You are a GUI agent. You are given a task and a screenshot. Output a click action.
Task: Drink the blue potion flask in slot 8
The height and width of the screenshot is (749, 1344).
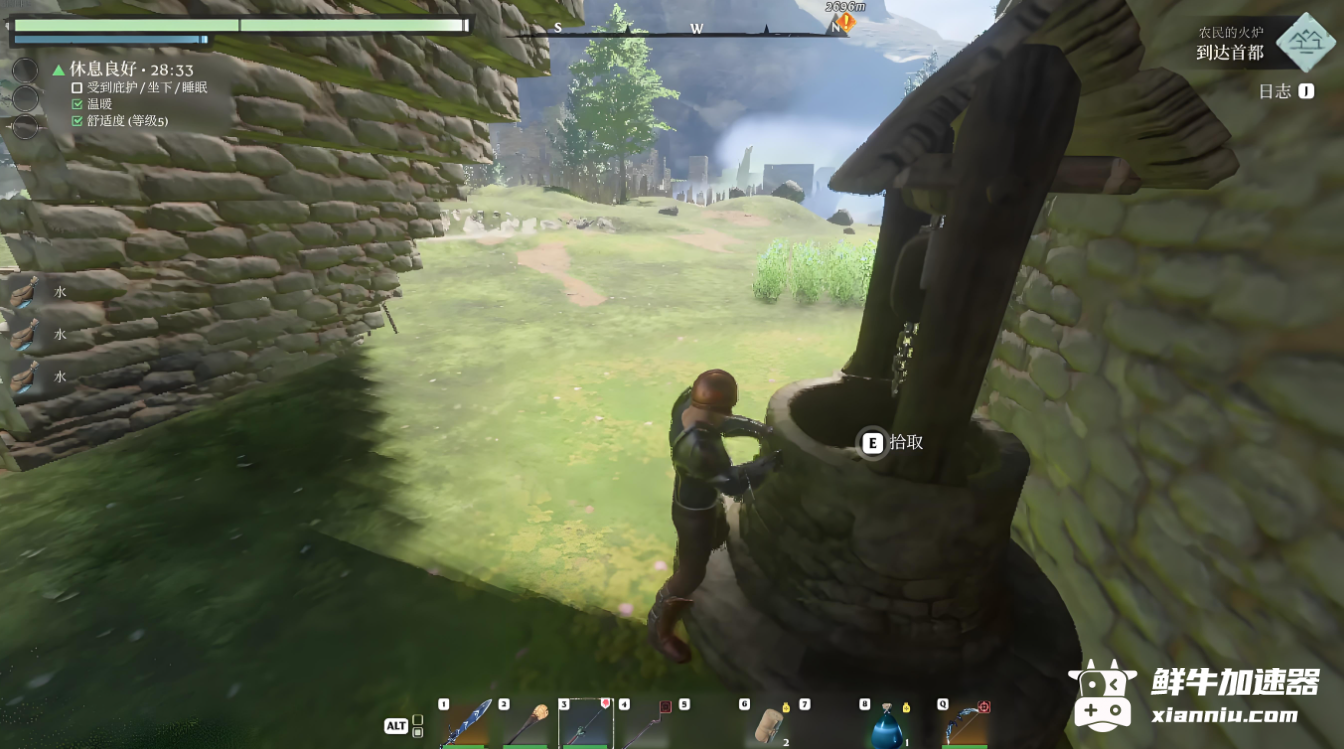(886, 726)
